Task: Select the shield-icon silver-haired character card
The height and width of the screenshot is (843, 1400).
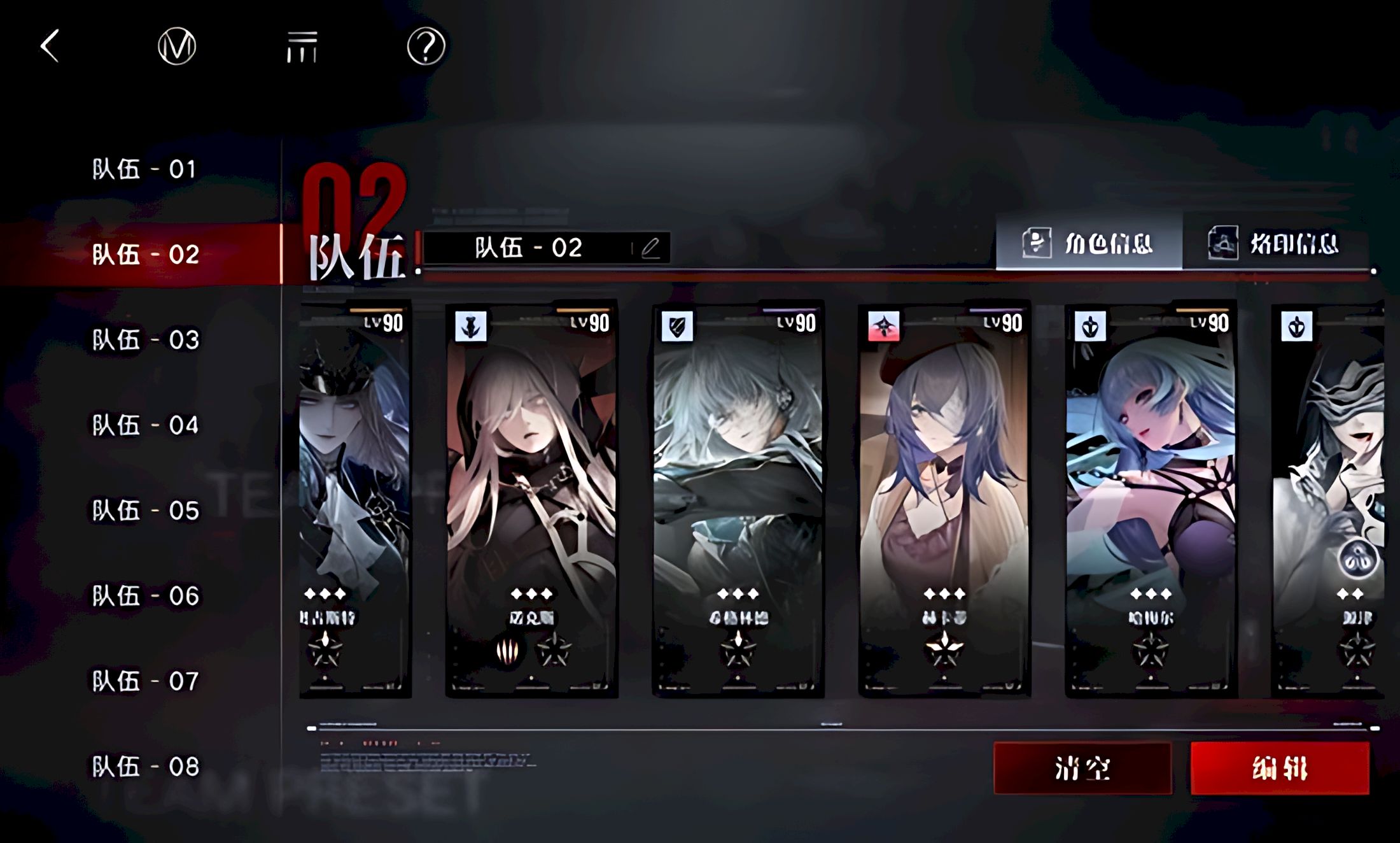Action: [738, 497]
